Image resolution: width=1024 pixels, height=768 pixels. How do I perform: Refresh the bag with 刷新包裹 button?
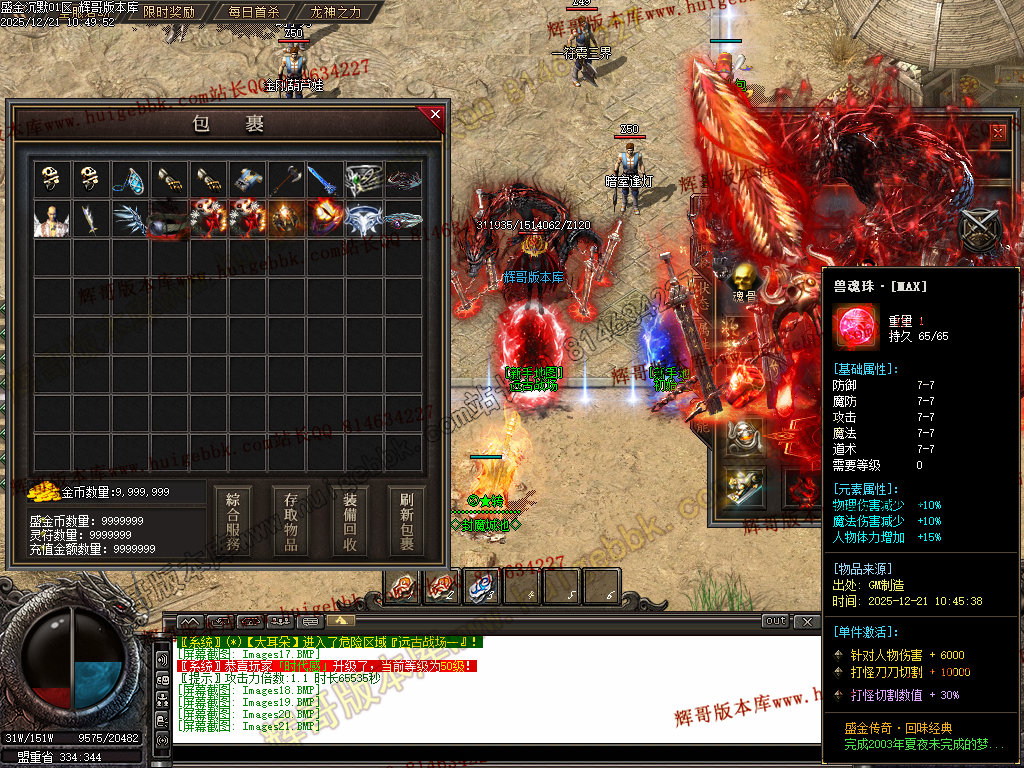click(407, 521)
